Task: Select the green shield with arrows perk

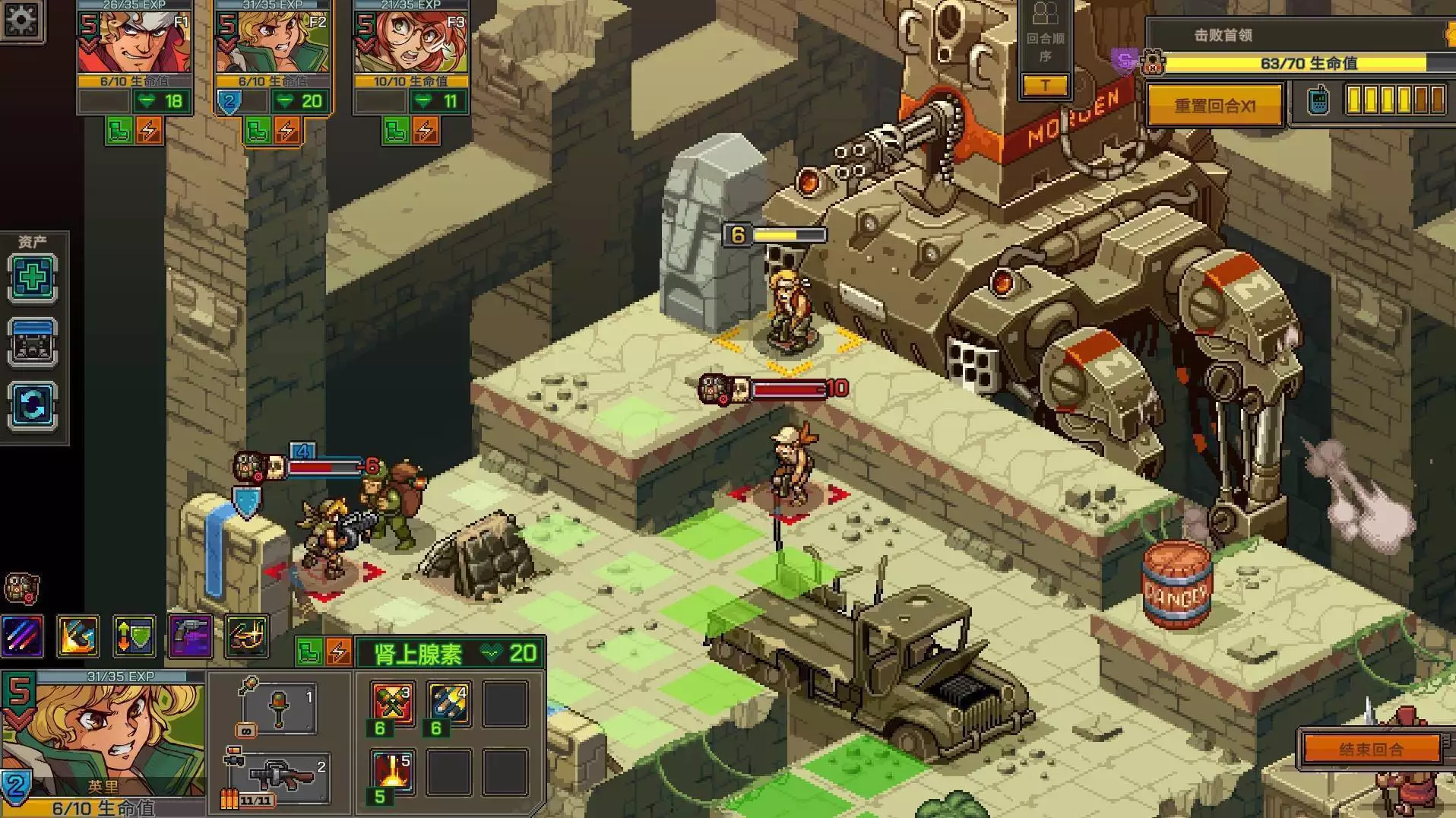Action: click(135, 636)
